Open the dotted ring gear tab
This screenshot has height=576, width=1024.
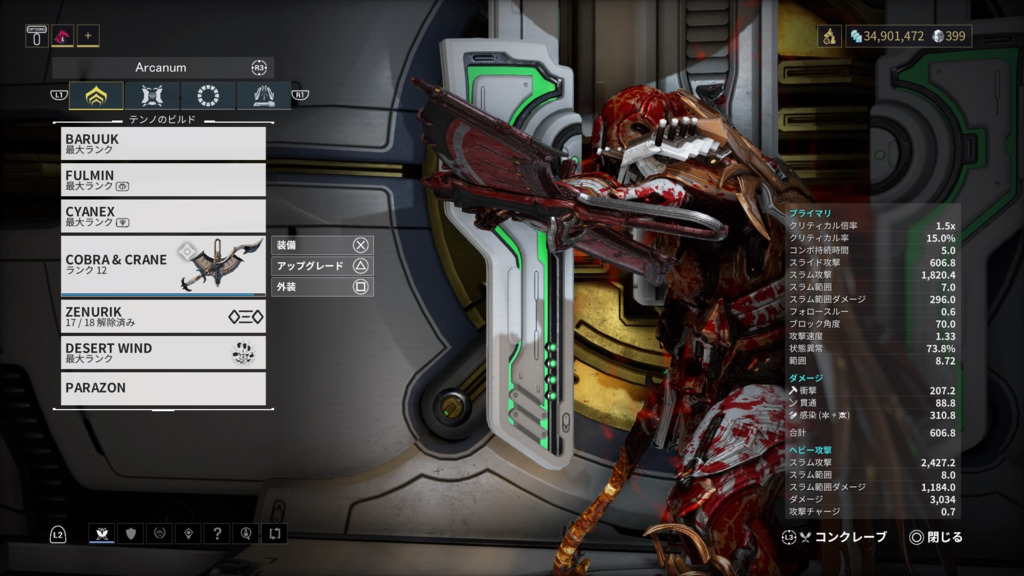[208, 96]
